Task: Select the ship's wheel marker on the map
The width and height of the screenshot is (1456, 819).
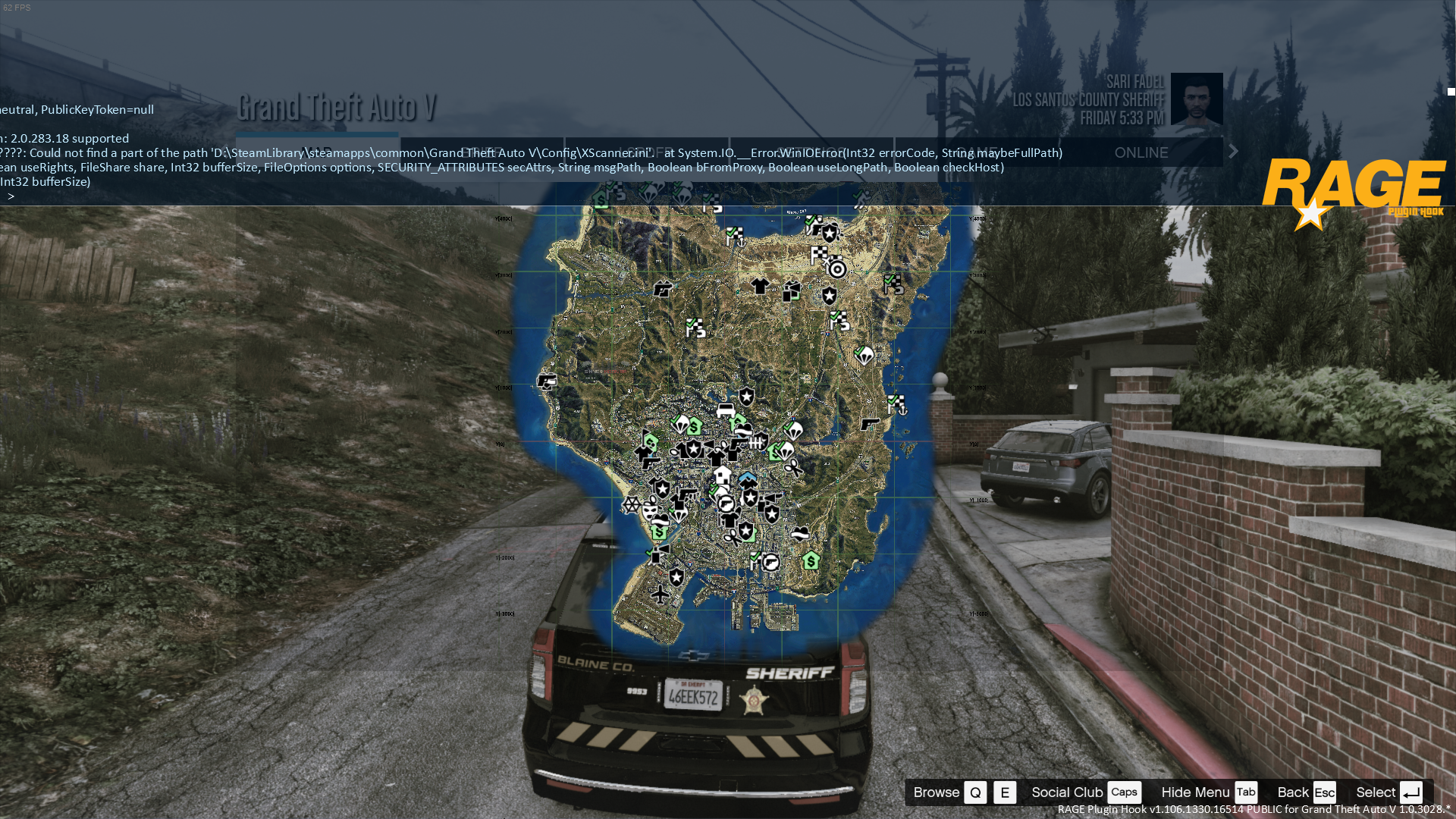Action: (631, 504)
